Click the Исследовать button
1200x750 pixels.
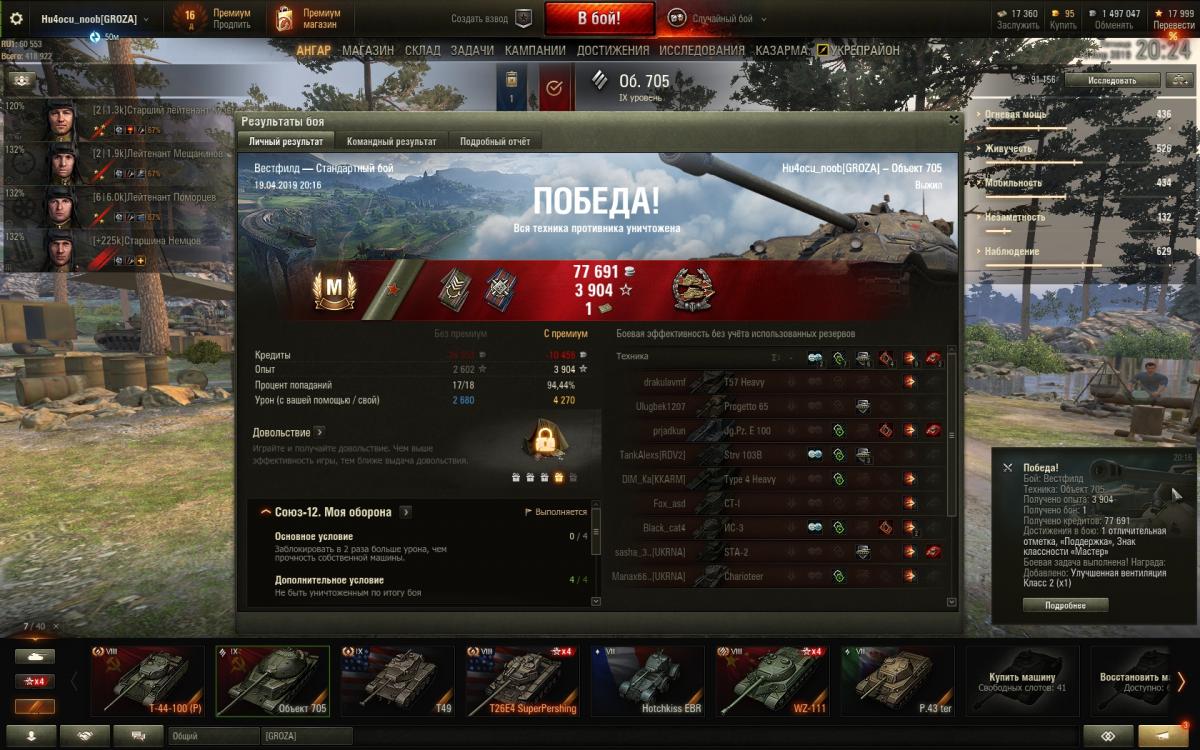[1112, 80]
